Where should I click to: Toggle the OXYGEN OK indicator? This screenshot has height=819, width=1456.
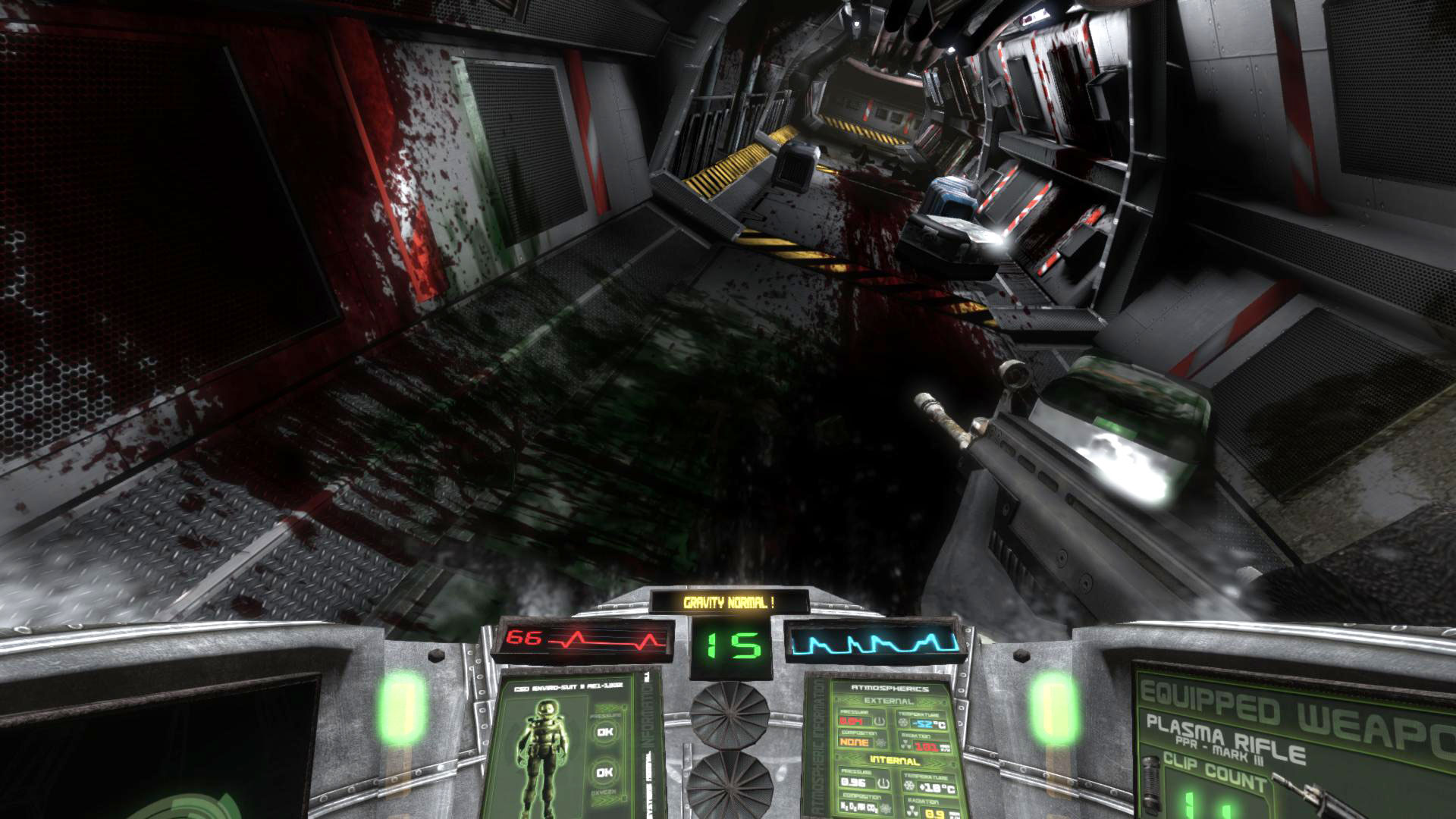point(604,771)
